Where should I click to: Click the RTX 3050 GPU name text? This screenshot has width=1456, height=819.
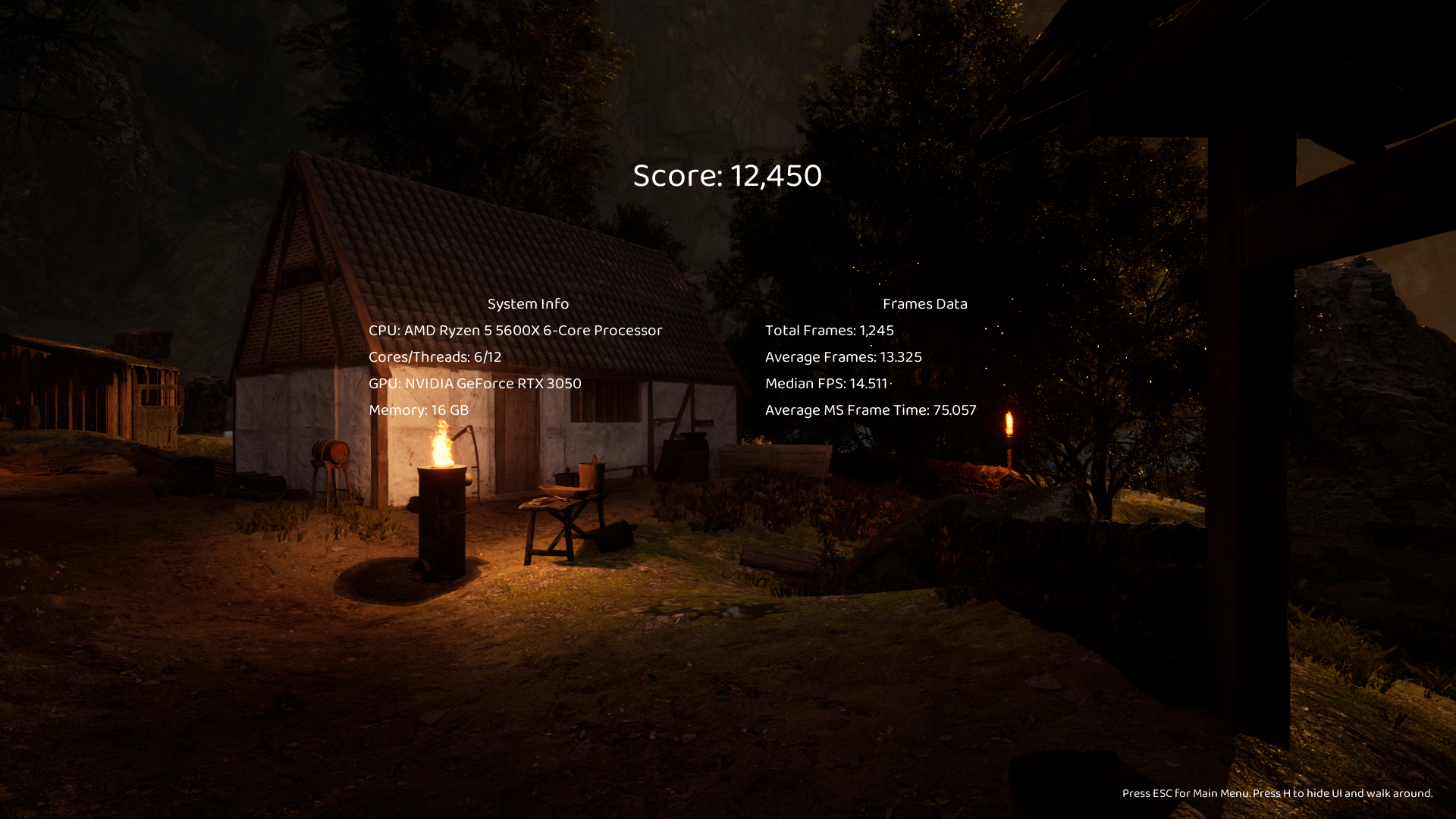(549, 383)
